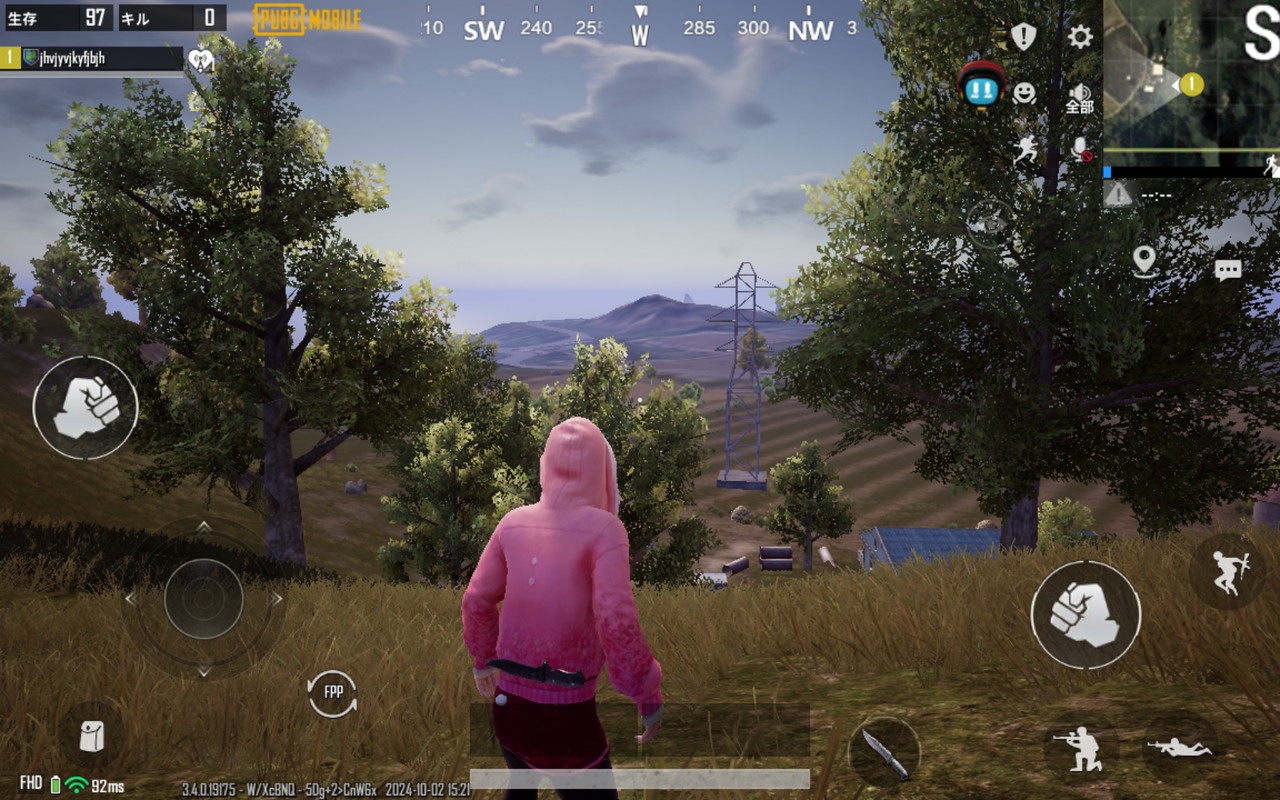Punch with the right-side fist button
This screenshot has height=800, width=1280.
click(x=1085, y=614)
